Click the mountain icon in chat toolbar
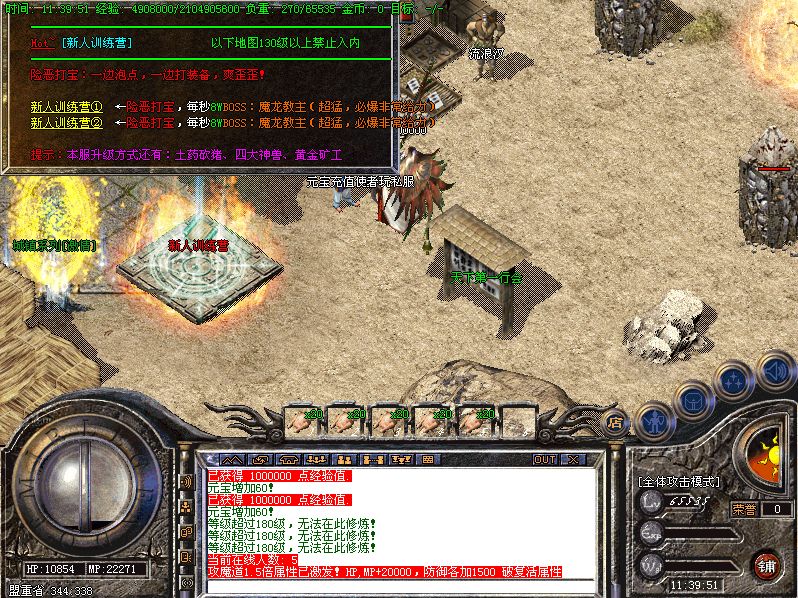The height and width of the screenshot is (598, 798). 233,459
